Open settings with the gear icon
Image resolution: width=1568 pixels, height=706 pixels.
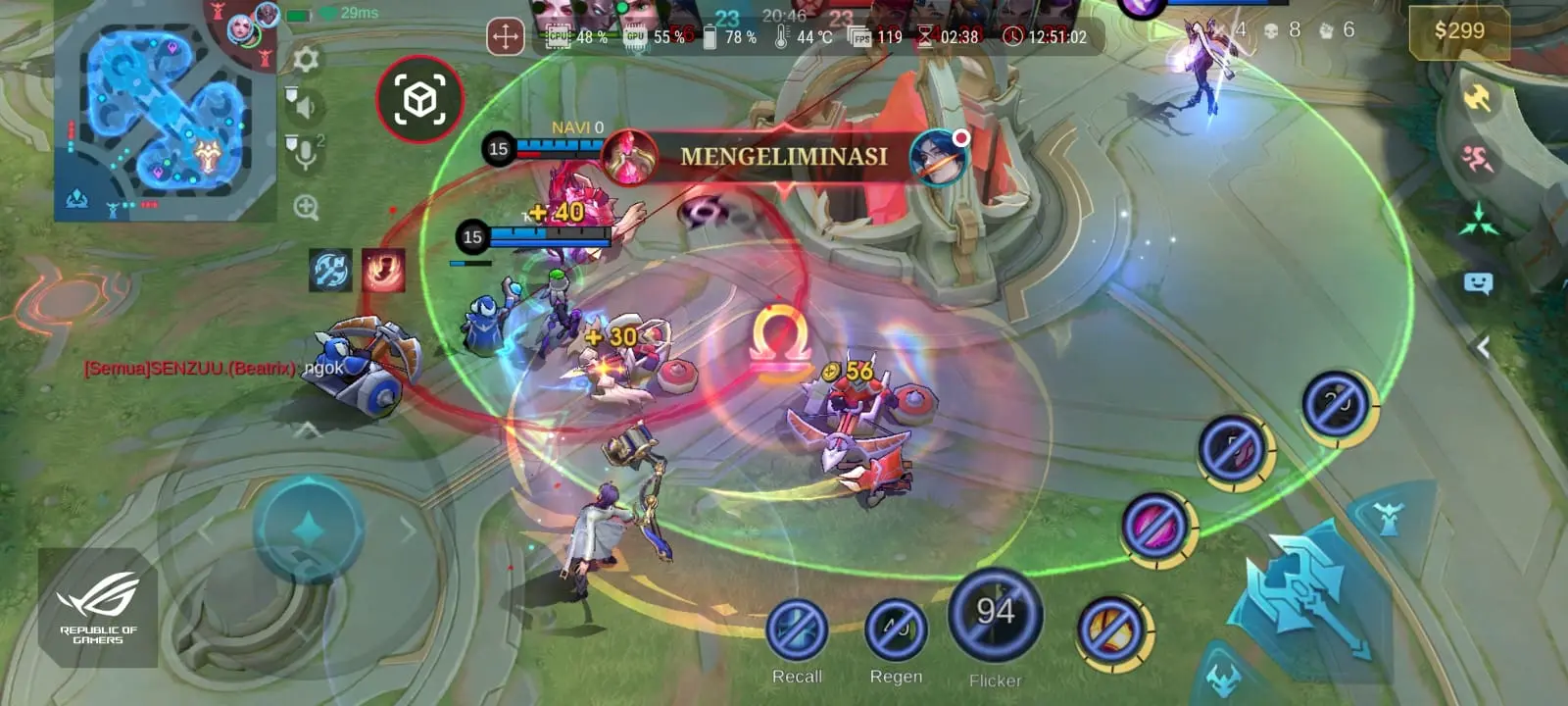pos(306,60)
